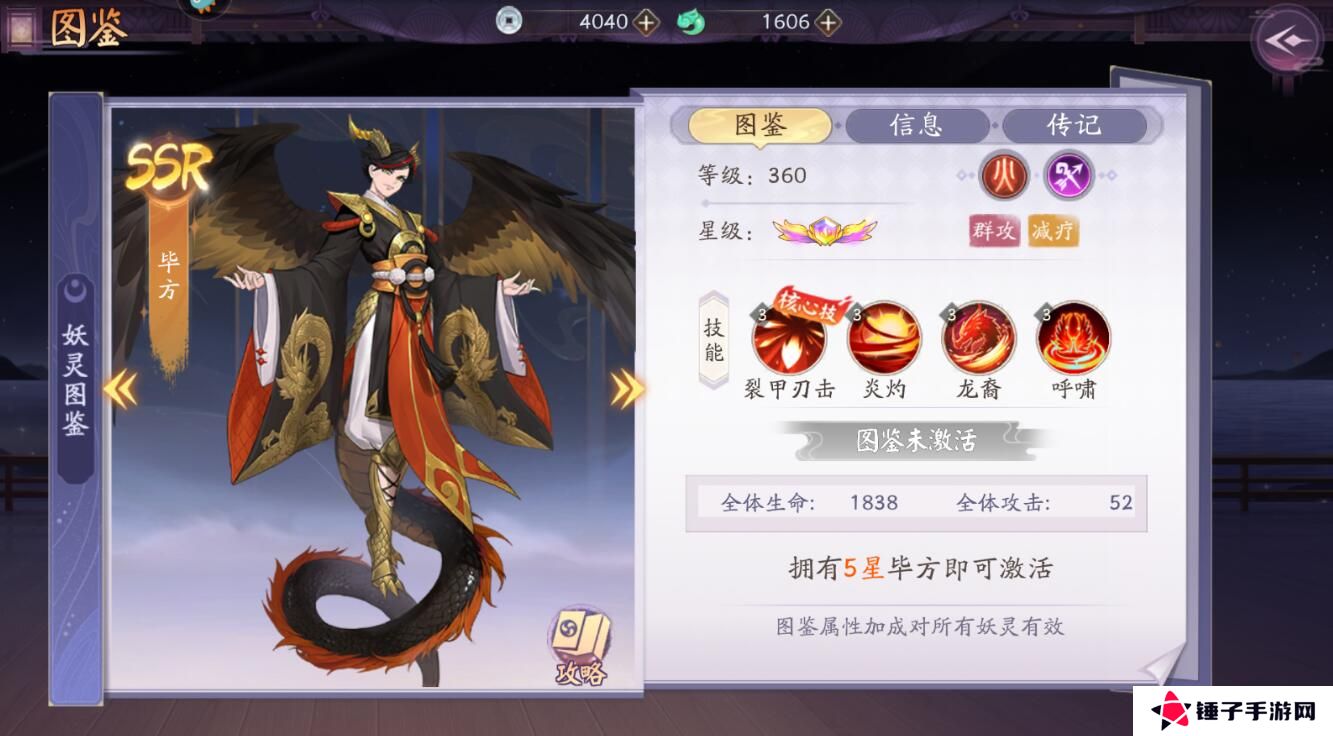The height and width of the screenshot is (736, 1333).
Task: Open the 炎灼 skill details
Action: click(883, 340)
